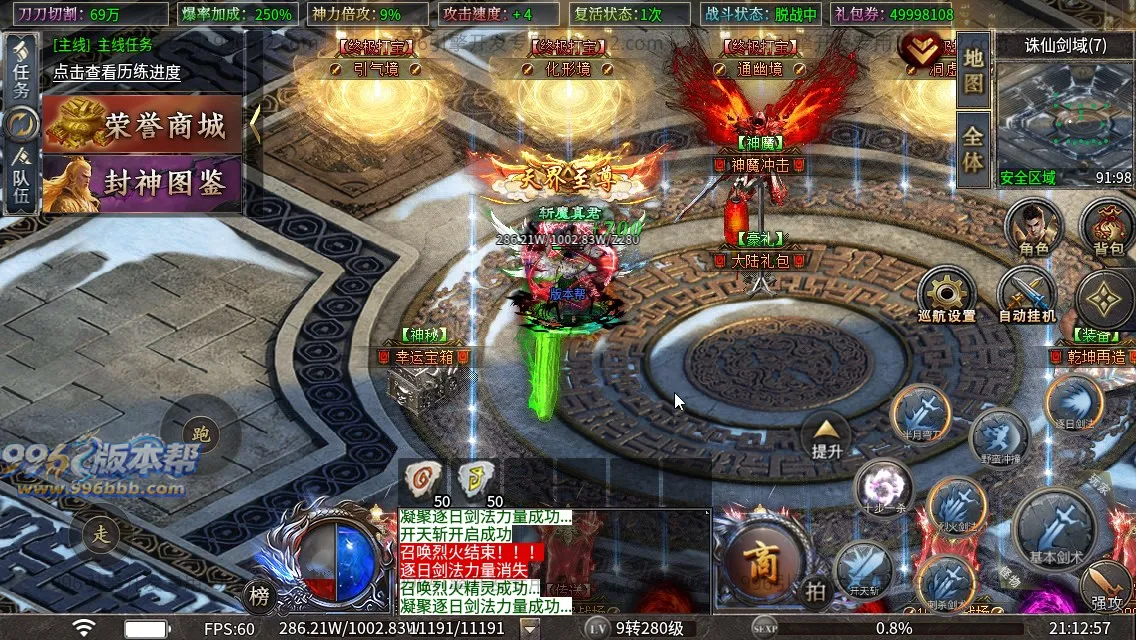Activate the 开天斩 skill
The image size is (1136, 640).
(x=863, y=571)
